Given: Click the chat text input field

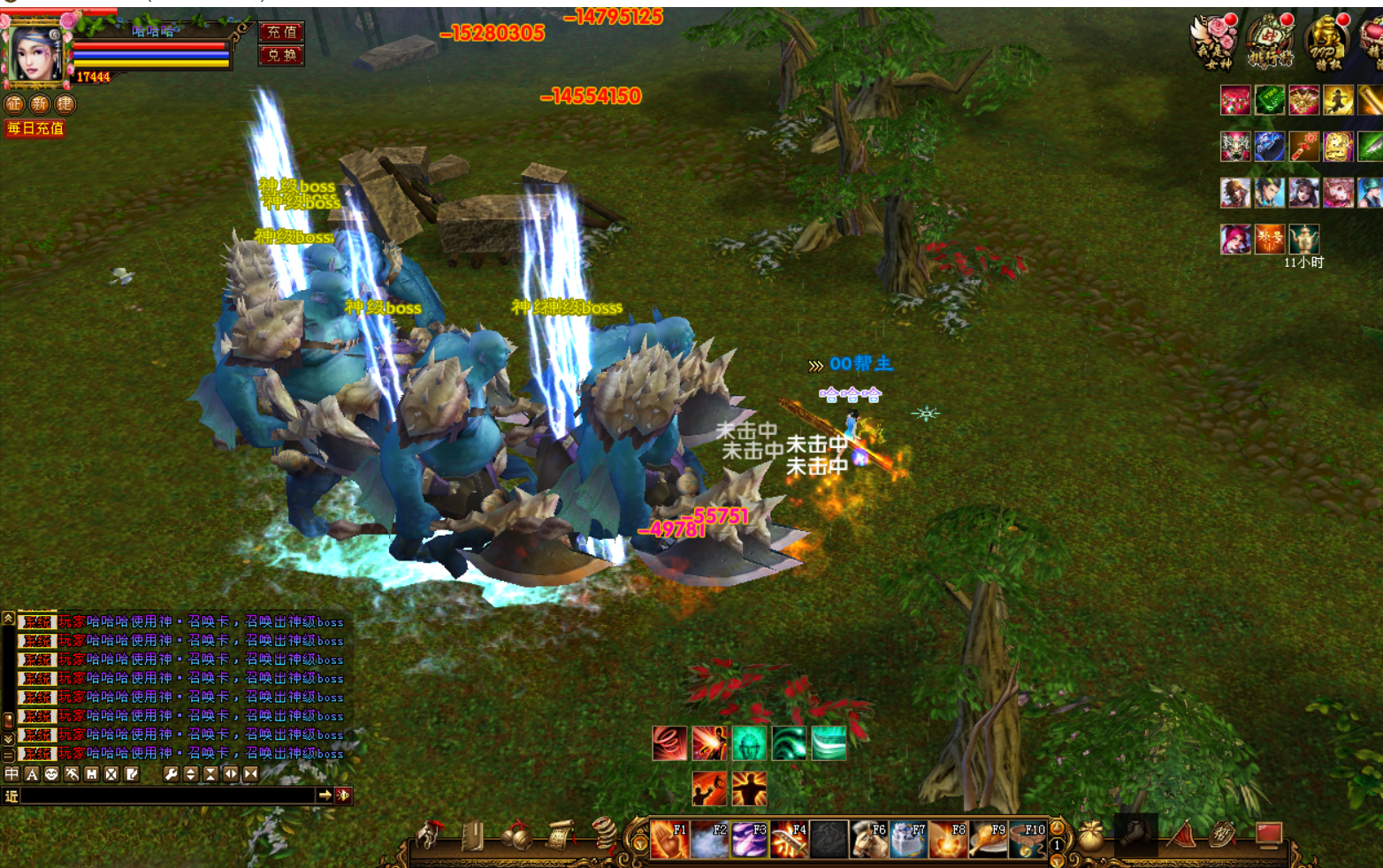Looking at the screenshot, I should coord(168,796).
